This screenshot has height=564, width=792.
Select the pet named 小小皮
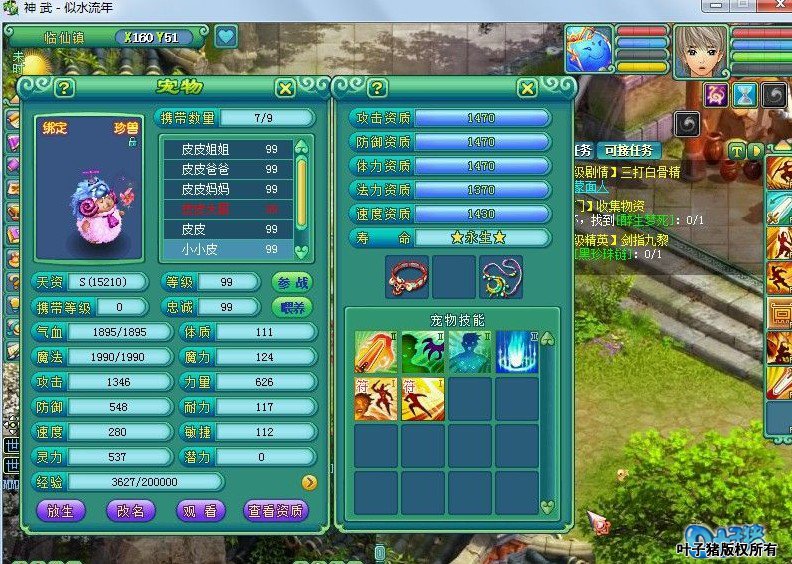(x=229, y=249)
